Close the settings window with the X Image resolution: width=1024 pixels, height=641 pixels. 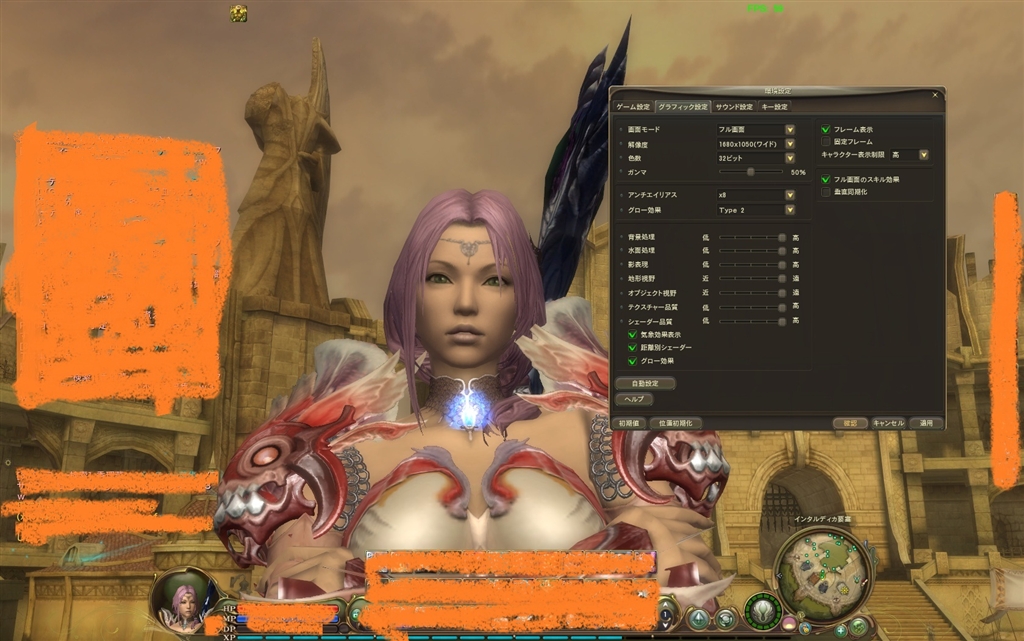coord(935,95)
